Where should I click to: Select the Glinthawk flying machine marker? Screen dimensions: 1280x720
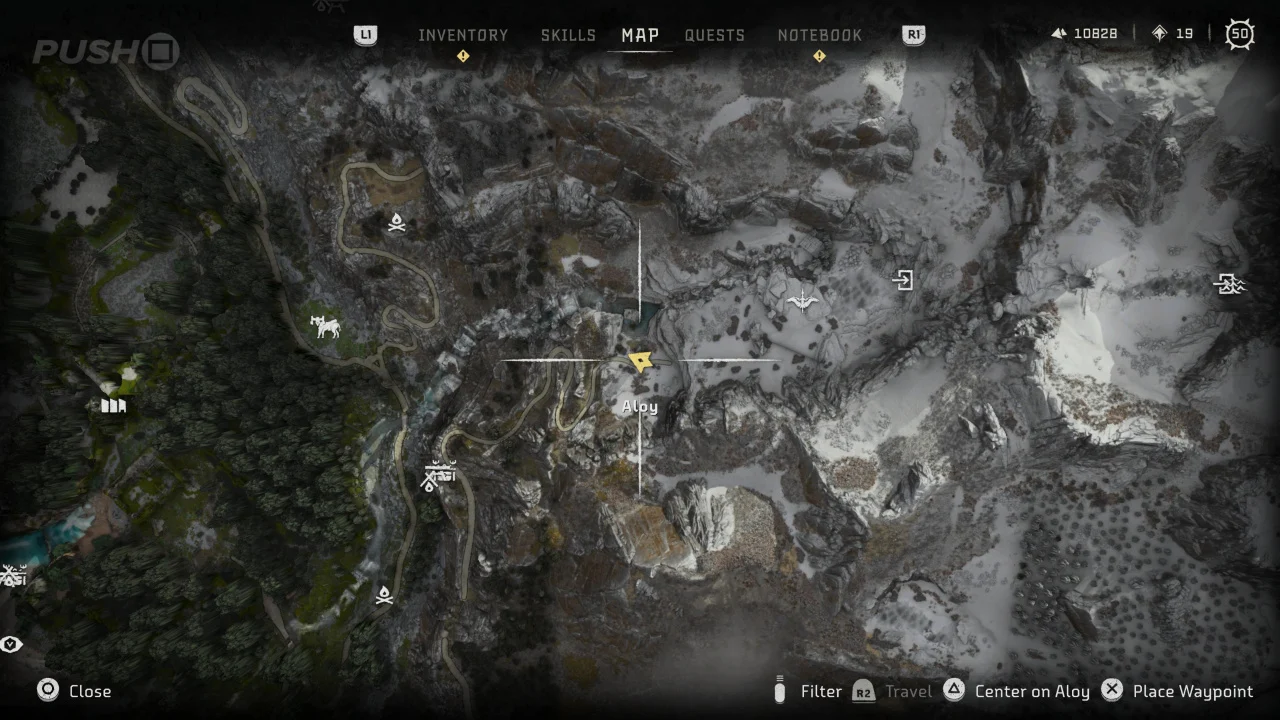802,299
